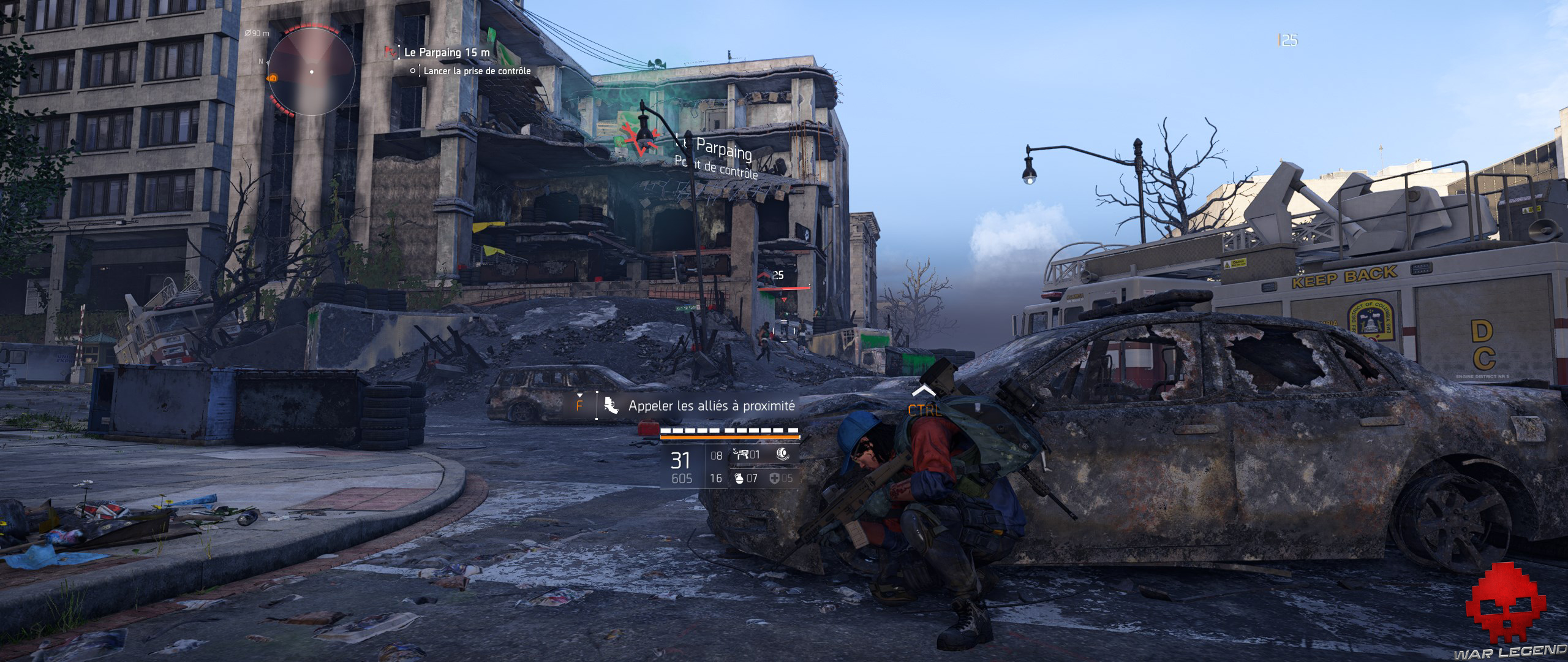Open the Le Parpaing objective tracker
Viewport: 1568px width, 662px height.
tap(447, 52)
